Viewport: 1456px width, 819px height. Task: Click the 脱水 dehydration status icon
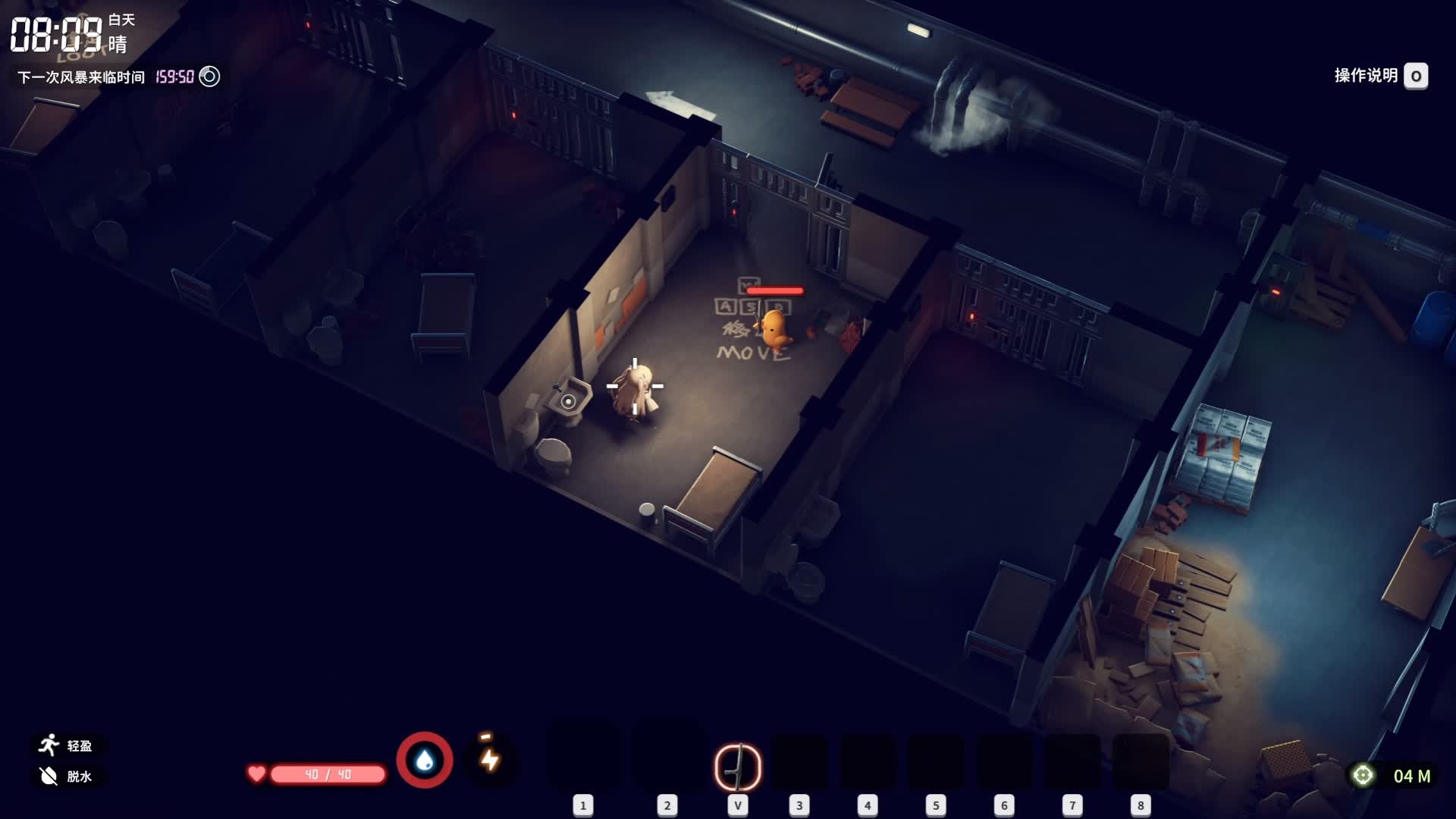click(x=49, y=776)
